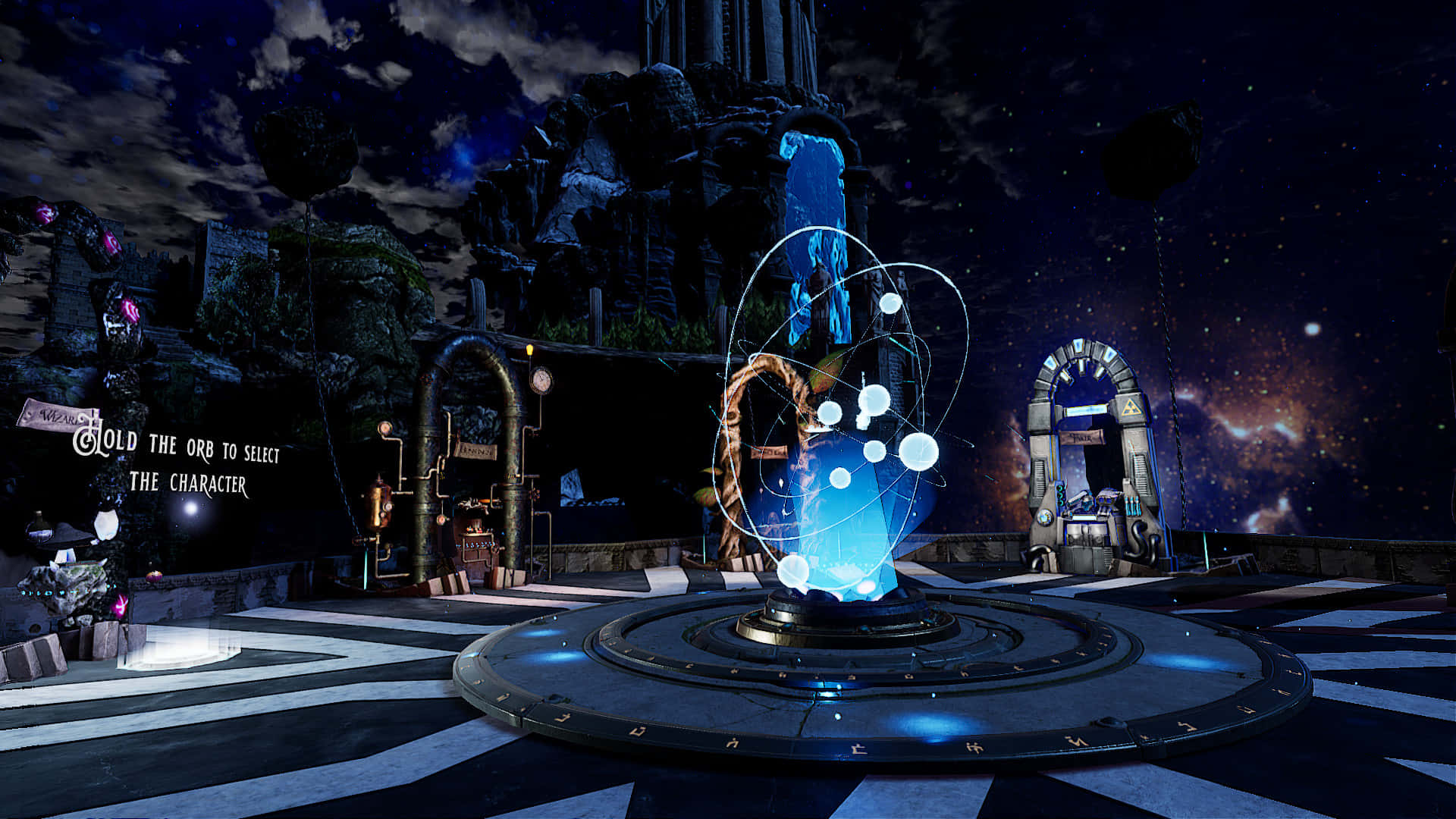Choose the Wizard character banner

(x=55, y=415)
